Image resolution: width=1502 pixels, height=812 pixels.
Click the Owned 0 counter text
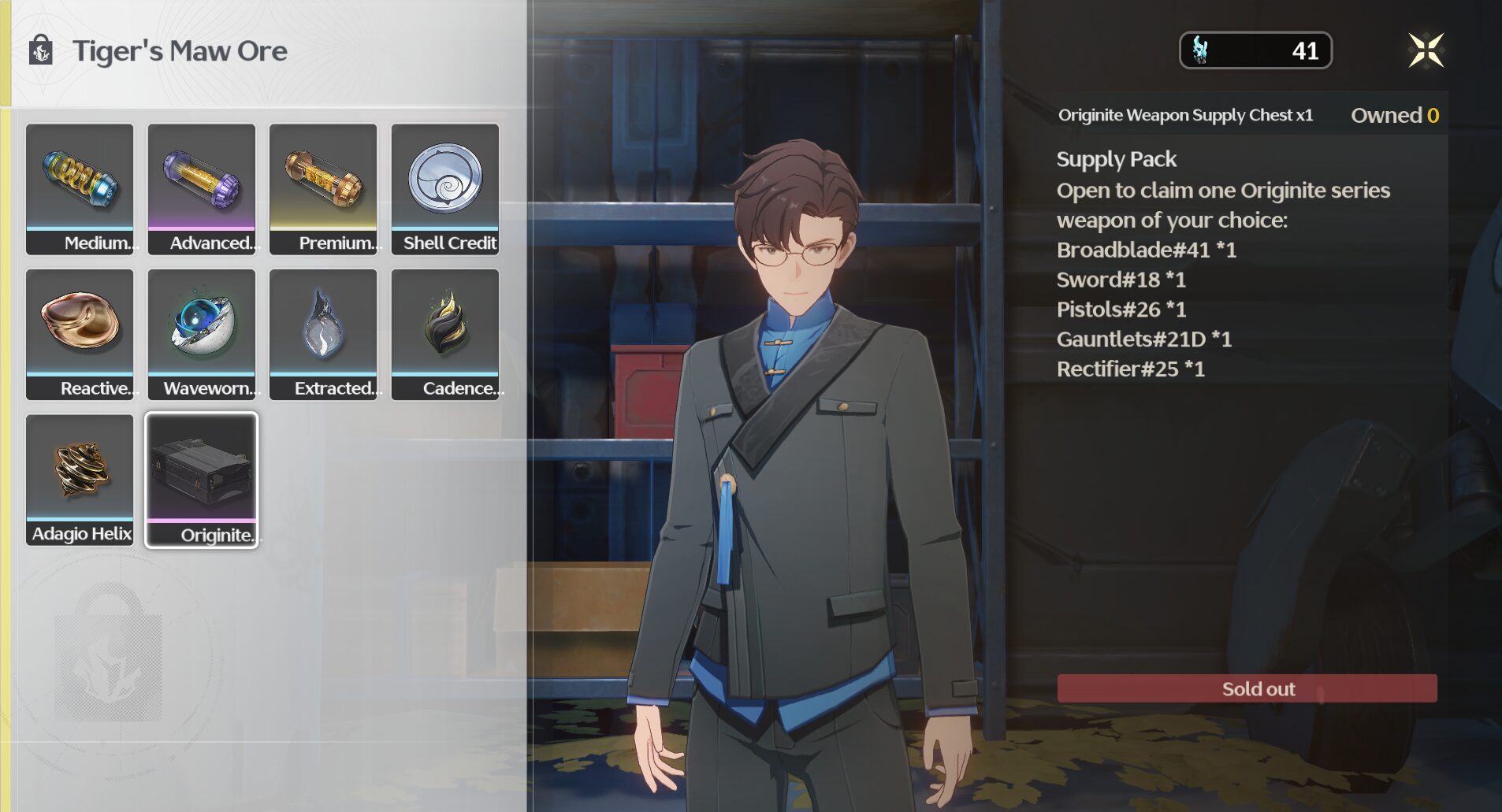click(1395, 115)
